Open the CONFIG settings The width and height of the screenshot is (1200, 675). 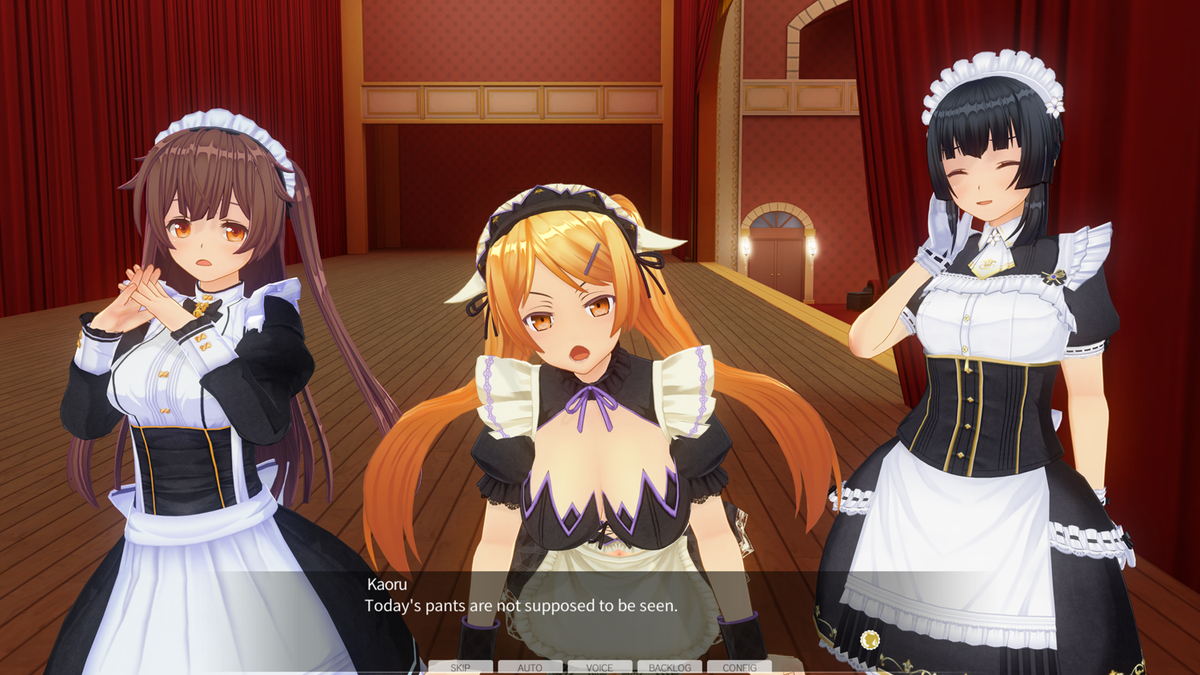point(739,667)
